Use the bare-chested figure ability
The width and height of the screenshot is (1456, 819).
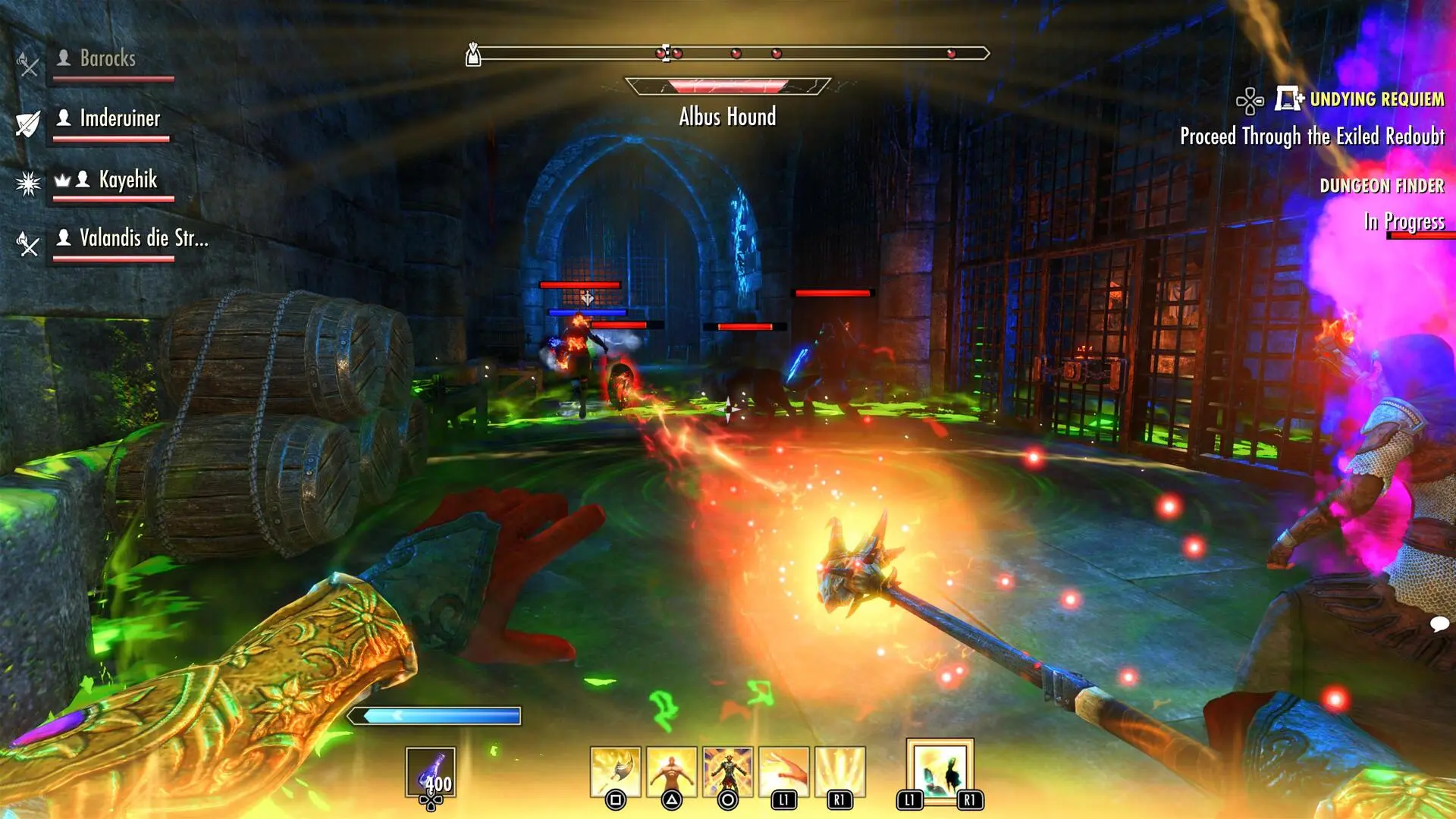(671, 772)
